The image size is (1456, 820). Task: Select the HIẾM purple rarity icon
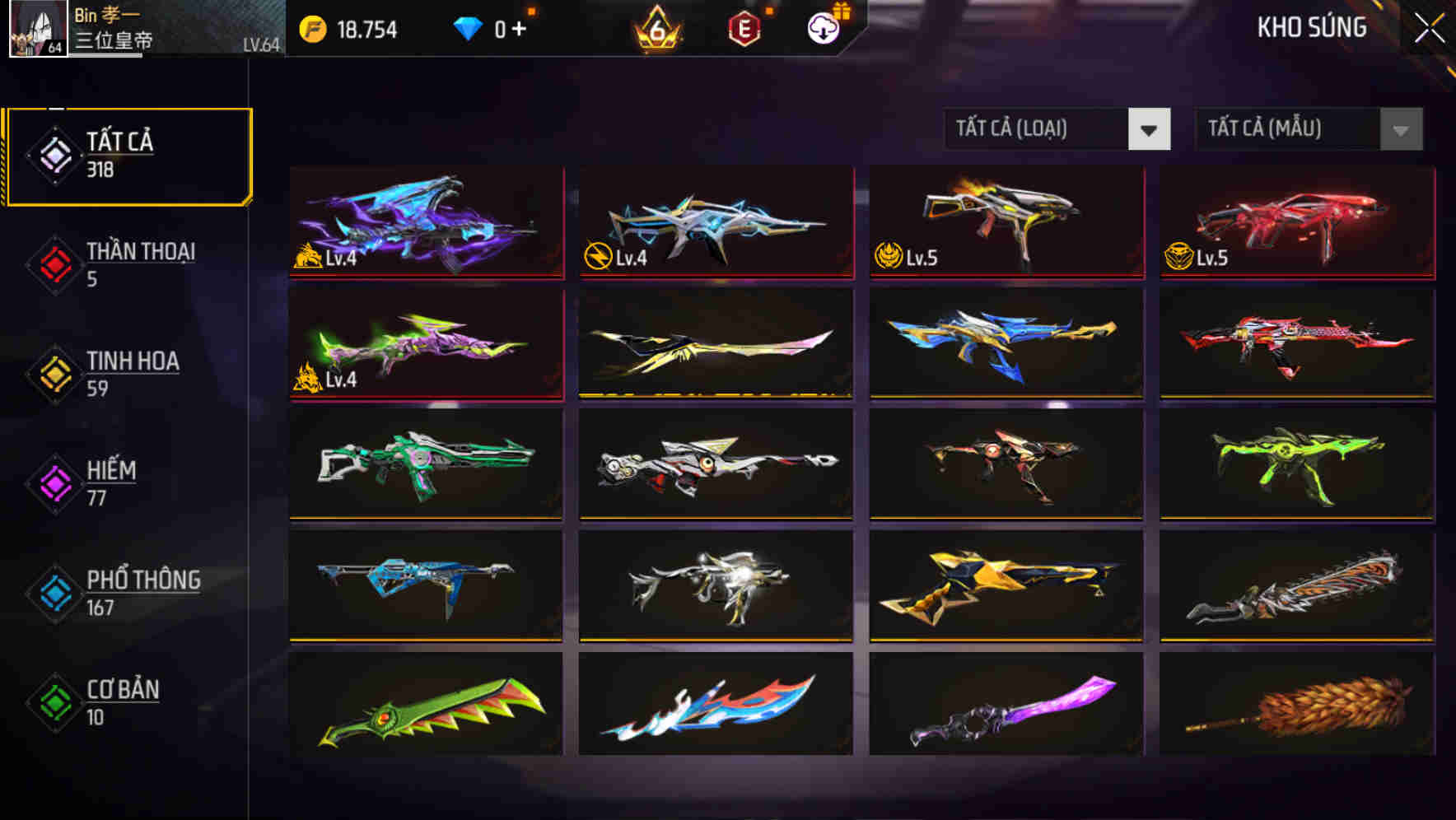(x=53, y=482)
